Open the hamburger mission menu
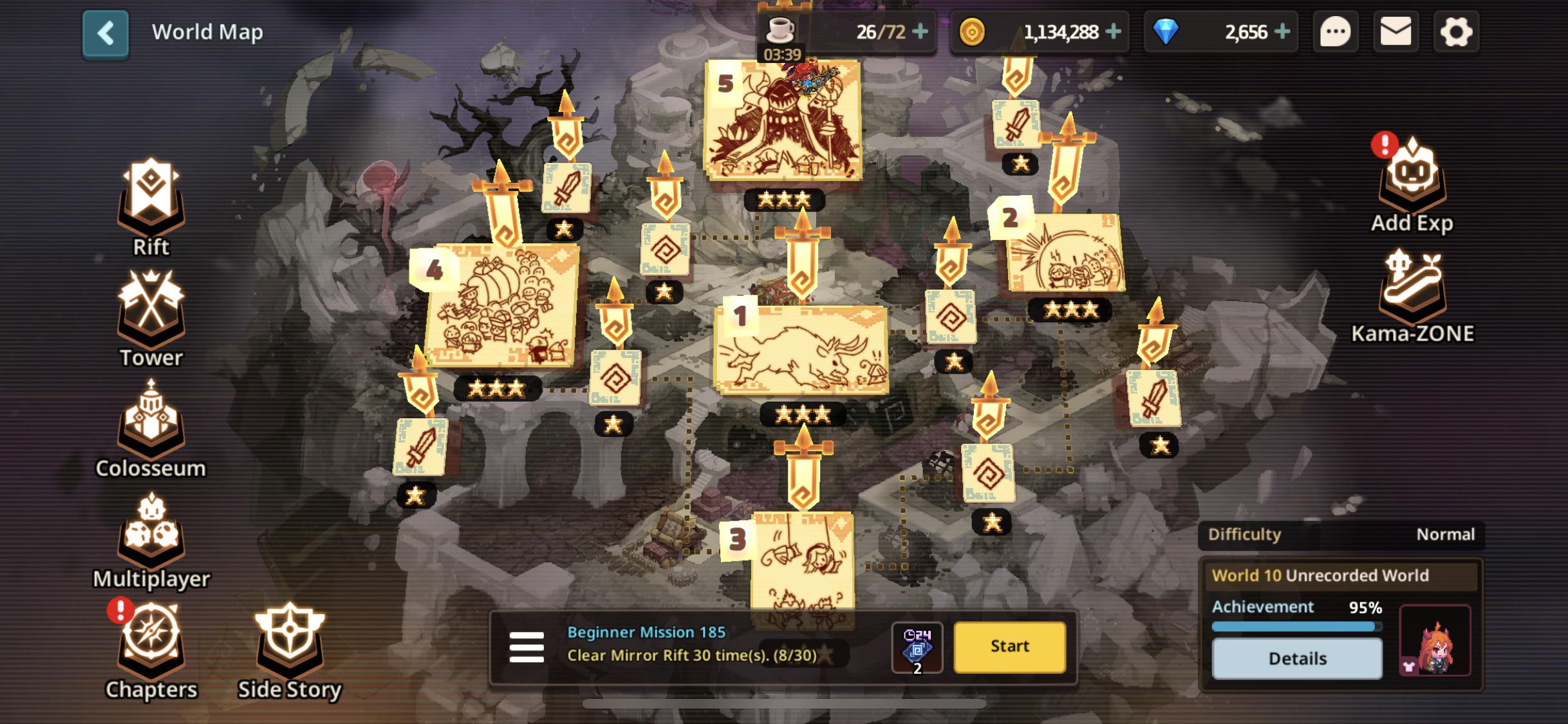The width and height of the screenshot is (1568, 724). pyautogui.click(x=526, y=647)
